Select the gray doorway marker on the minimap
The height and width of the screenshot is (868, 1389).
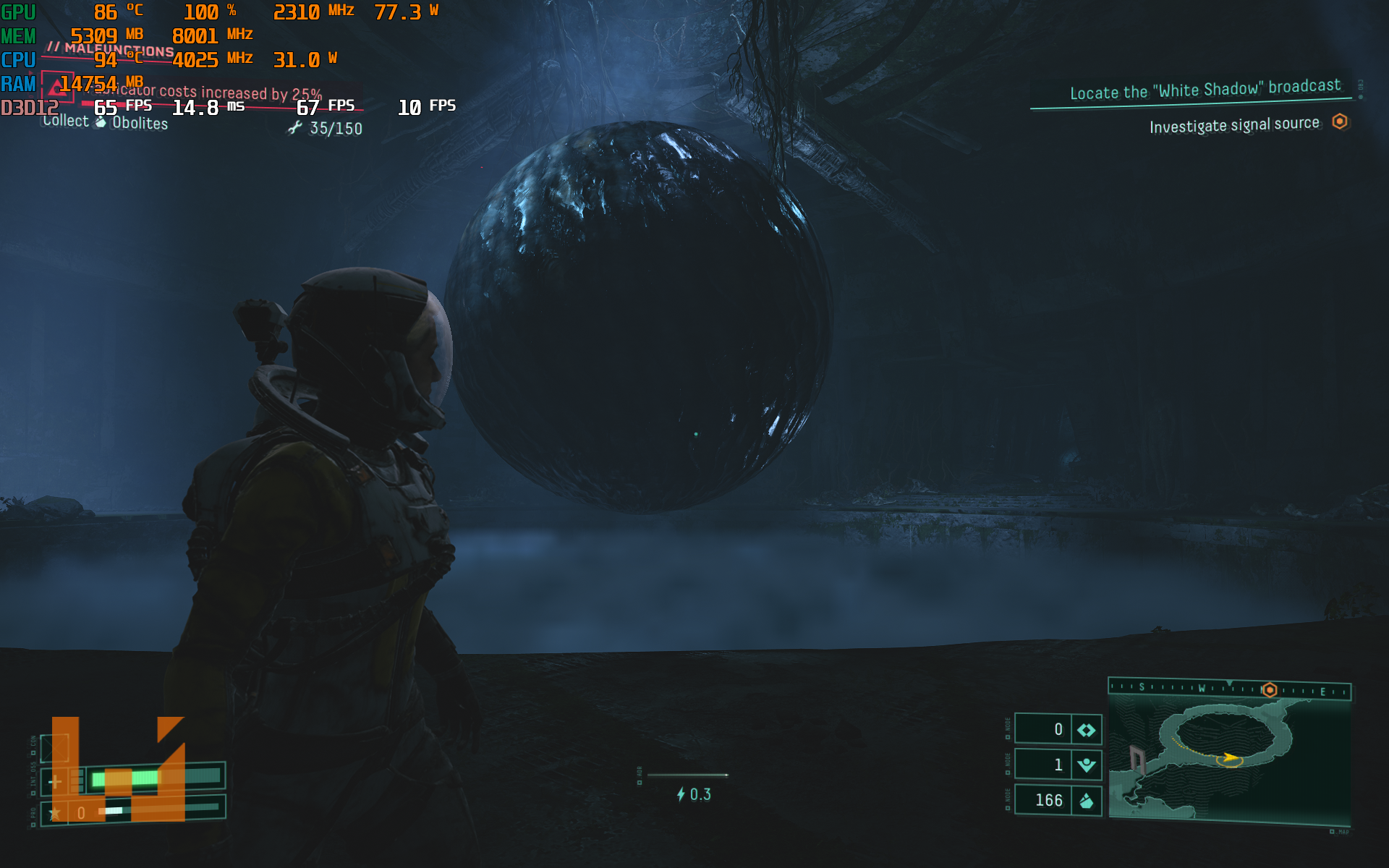pos(1137,759)
